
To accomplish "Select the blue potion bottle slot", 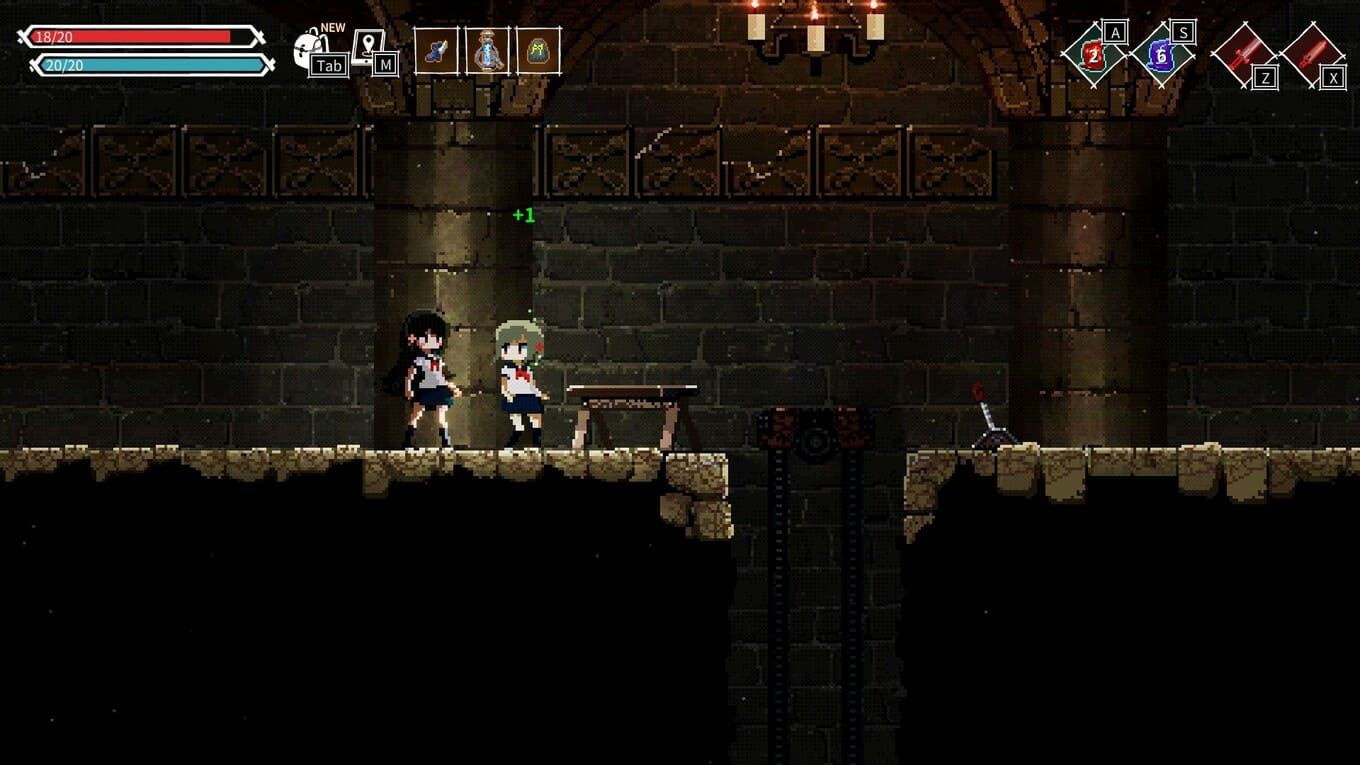I will coord(487,51).
